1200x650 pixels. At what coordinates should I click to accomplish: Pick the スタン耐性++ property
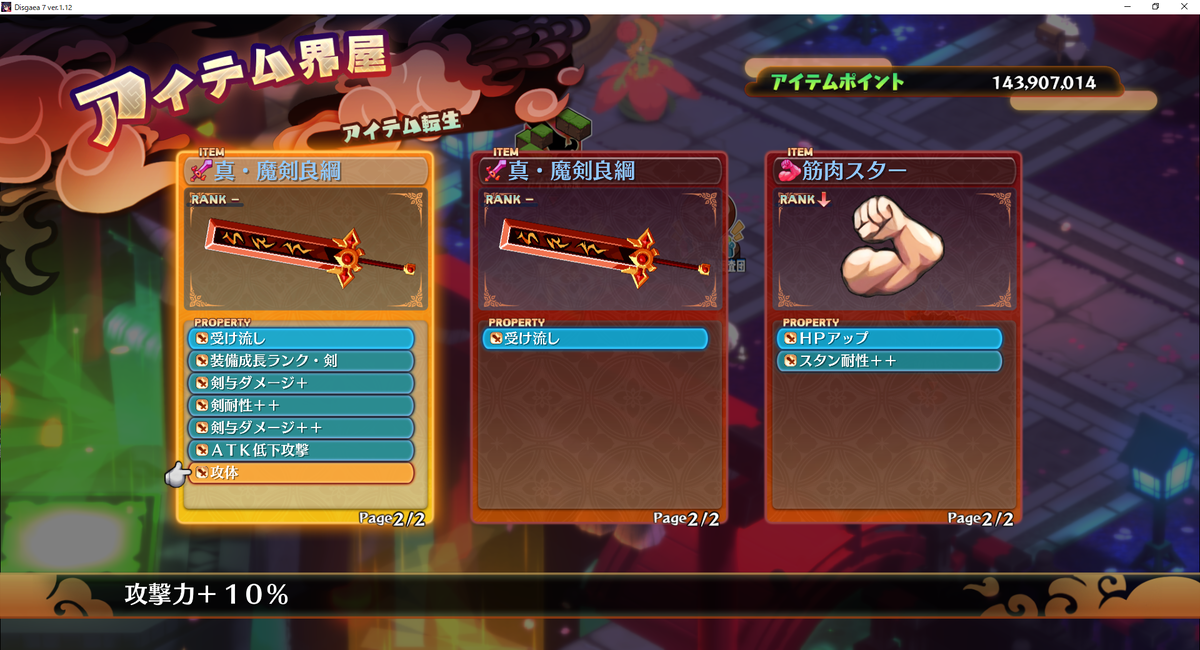pos(890,361)
